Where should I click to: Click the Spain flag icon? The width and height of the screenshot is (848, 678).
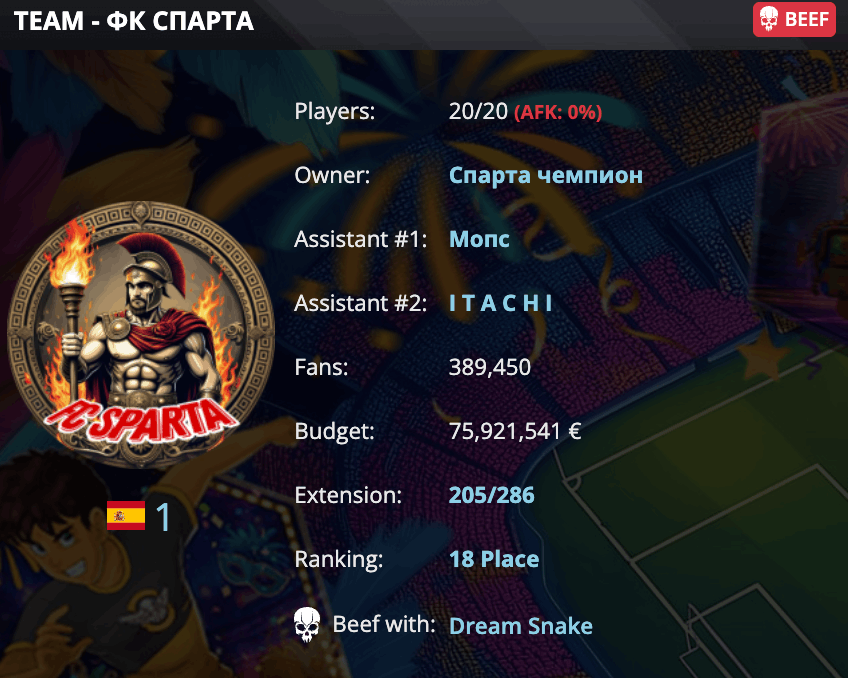pyautogui.click(x=126, y=516)
